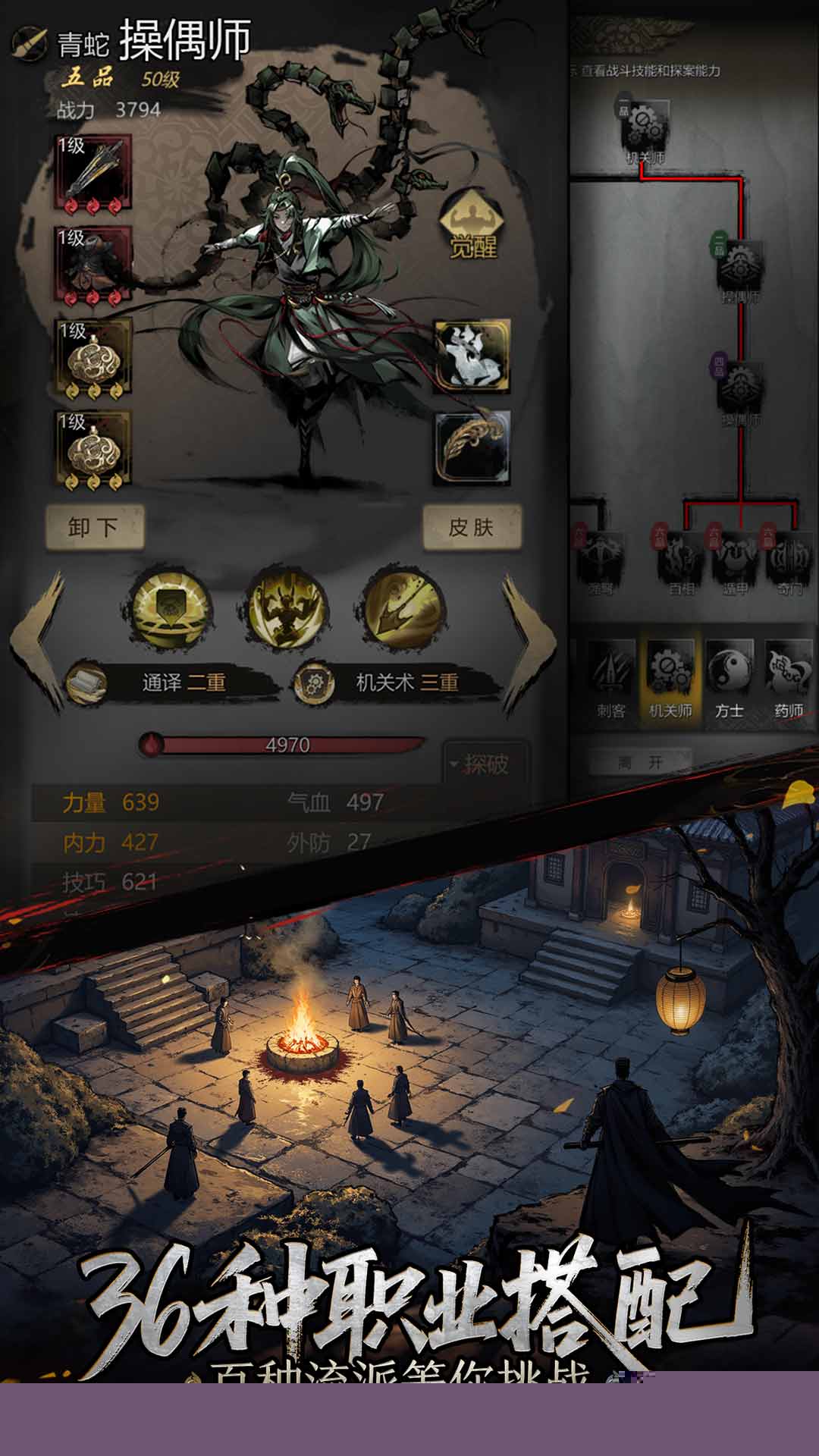Click the 卸下 unequip button
Viewport: 819px width, 1456px height.
coord(94,527)
